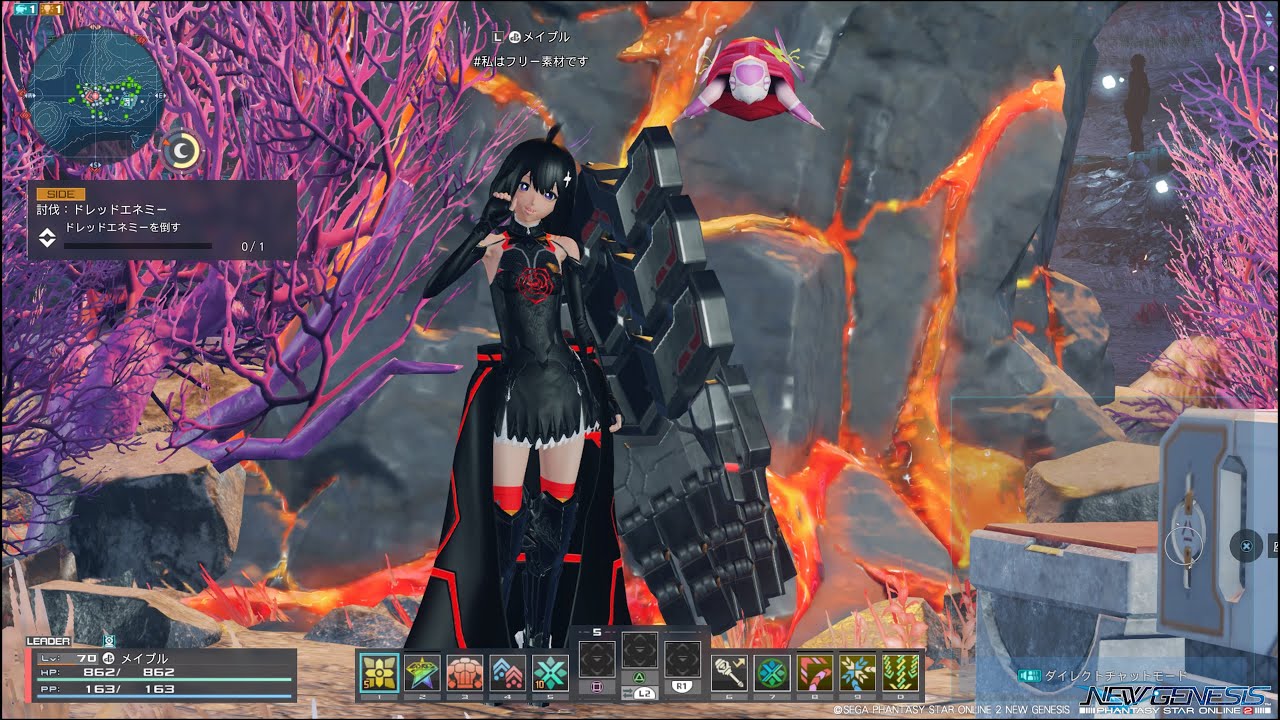Viewport: 1280px width, 720px height.
Task: Activate the teal cross skill in slot 5
Action: point(550,673)
